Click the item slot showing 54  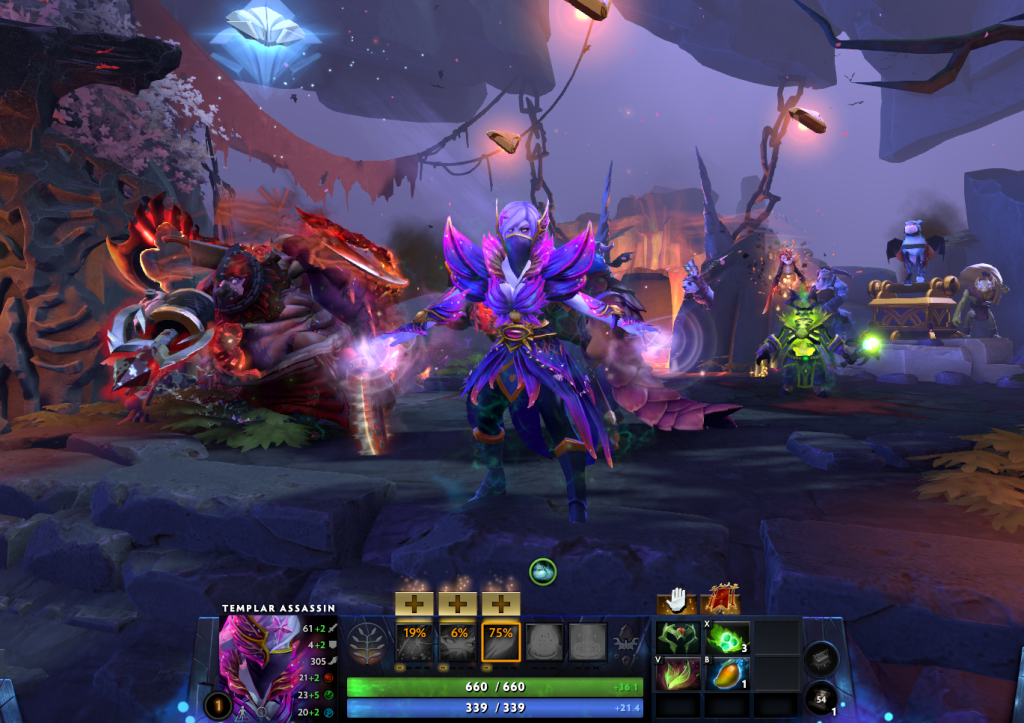pyautogui.click(x=820, y=697)
